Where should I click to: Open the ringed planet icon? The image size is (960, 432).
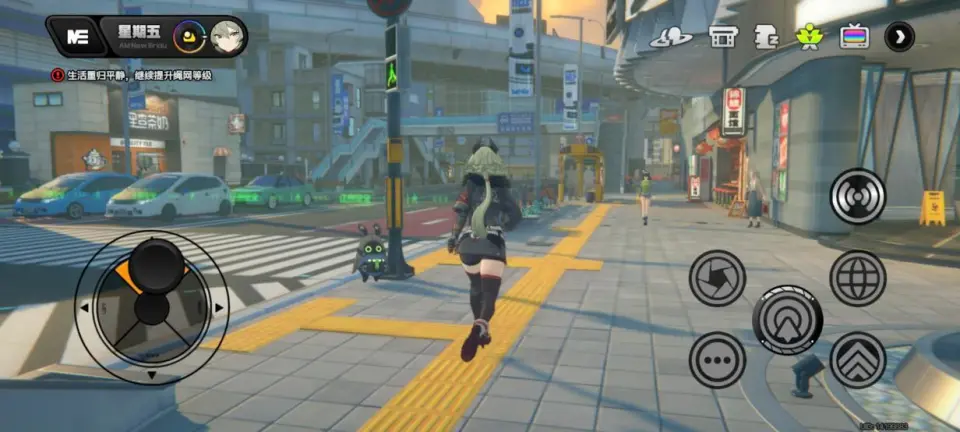tap(671, 38)
